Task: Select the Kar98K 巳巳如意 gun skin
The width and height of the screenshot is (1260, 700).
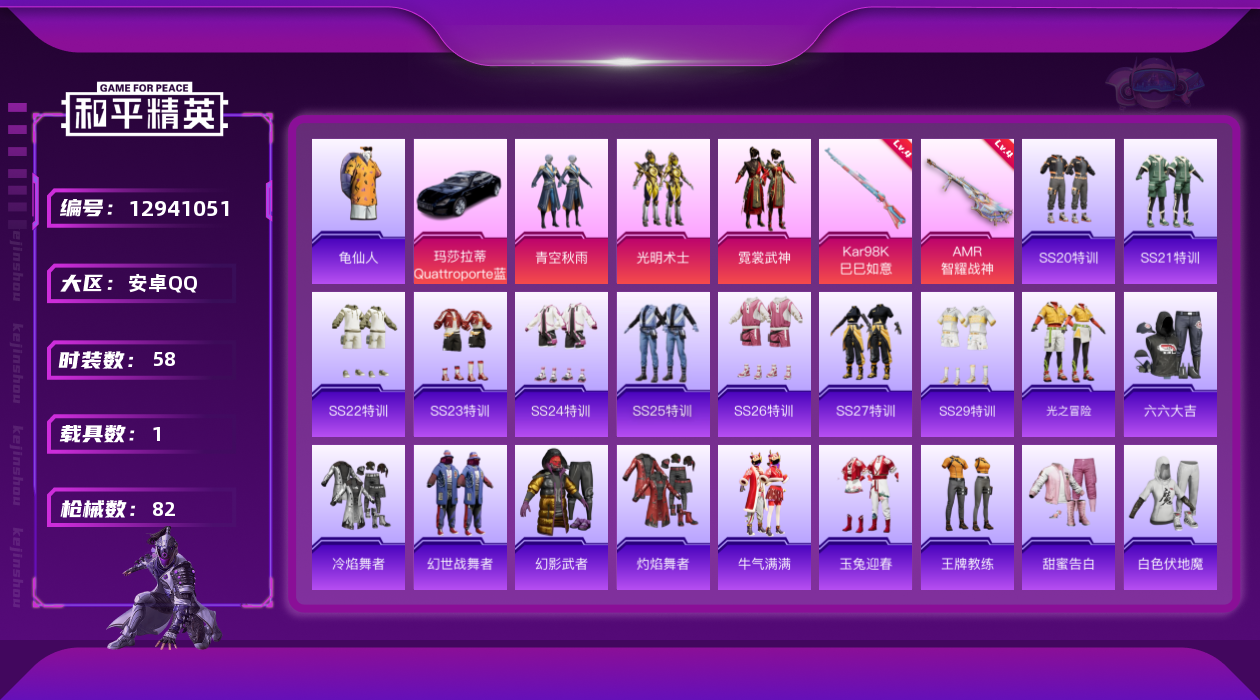Action: (866, 211)
